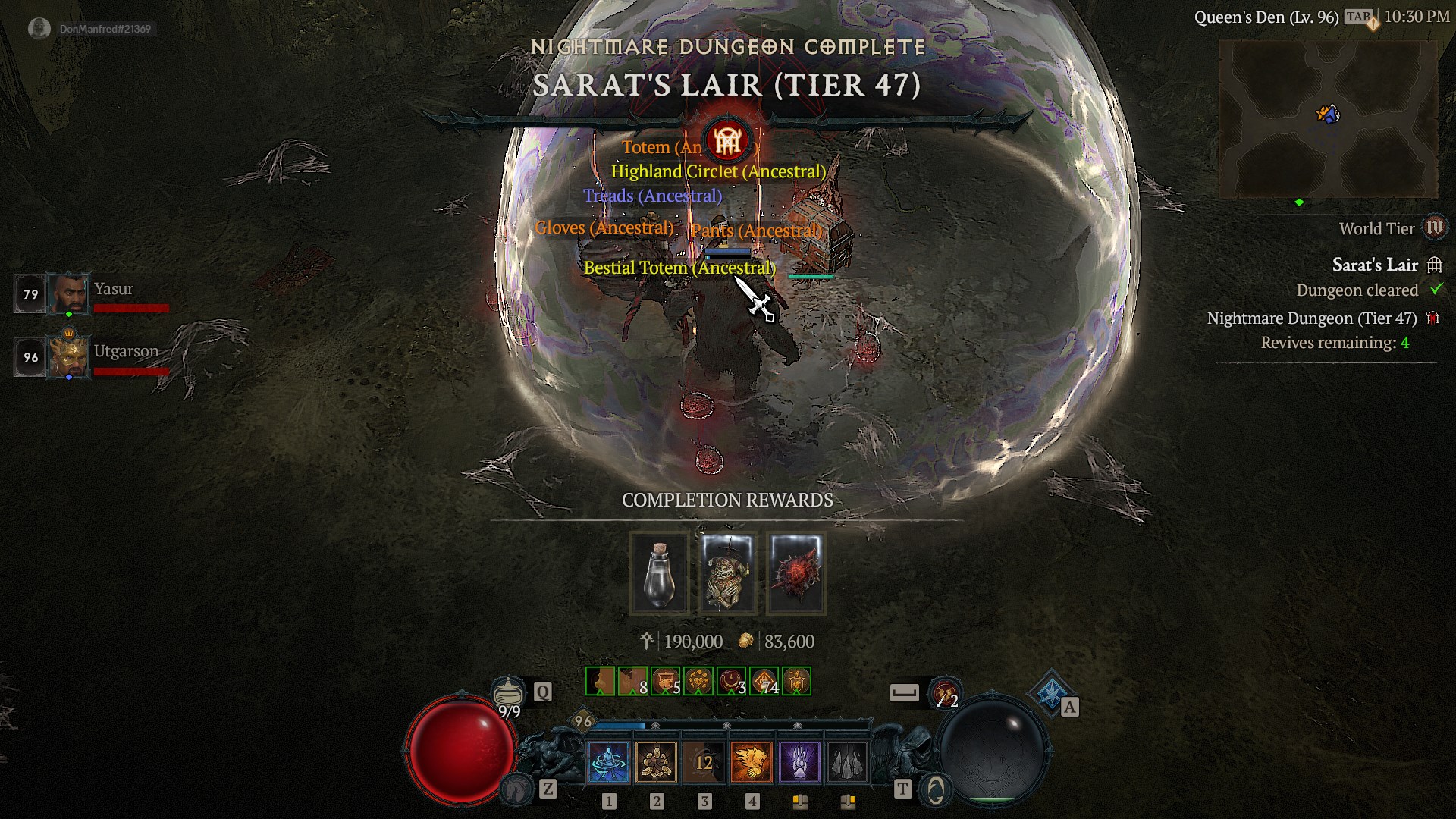The image size is (1456, 819).
Task: Collect the Pants (Ancestral) drop
Action: pos(756,231)
